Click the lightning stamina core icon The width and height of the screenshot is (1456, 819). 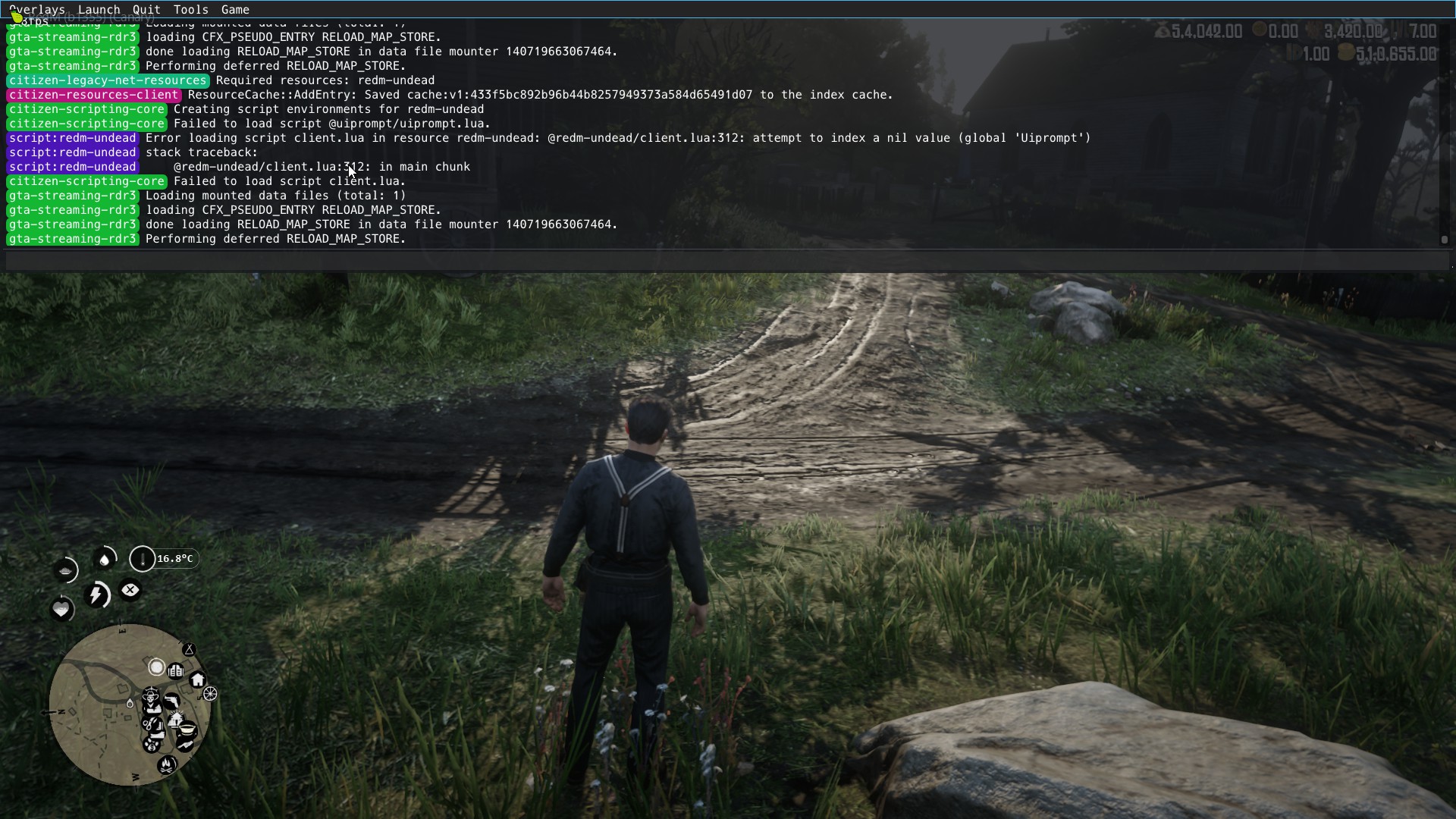point(97,596)
